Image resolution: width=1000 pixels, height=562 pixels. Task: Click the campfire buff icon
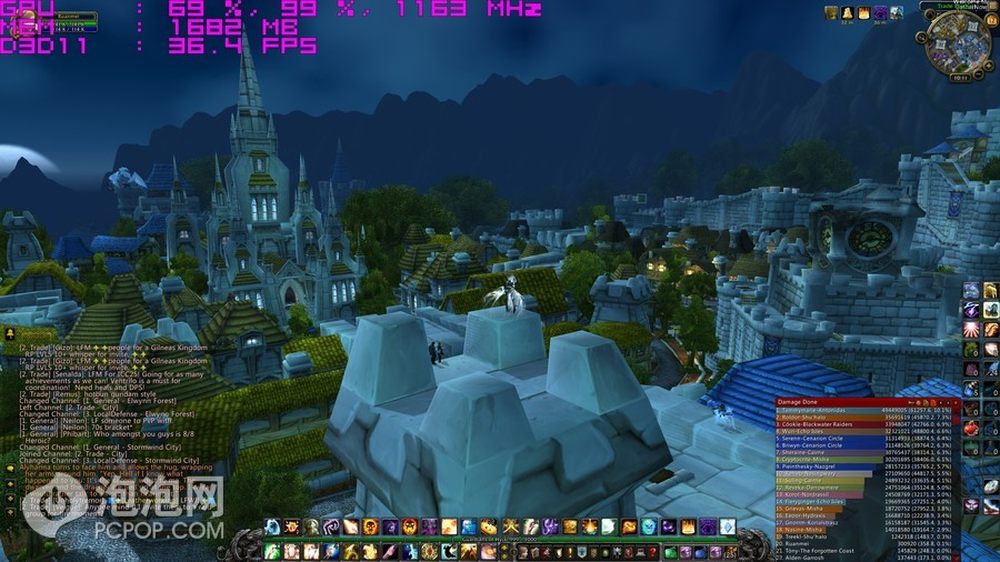coord(864,13)
